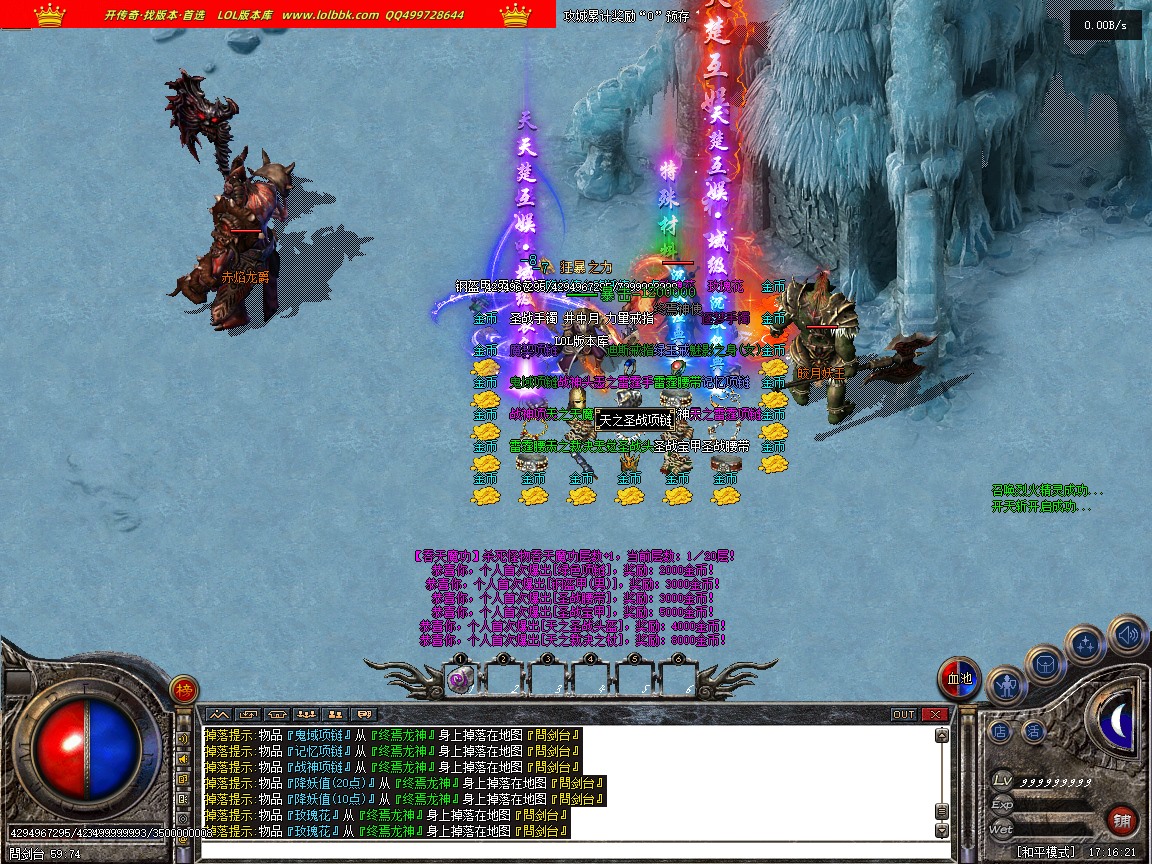Open the skills sparkle icon
Screen dimensions: 1152x864
(x=1085, y=645)
